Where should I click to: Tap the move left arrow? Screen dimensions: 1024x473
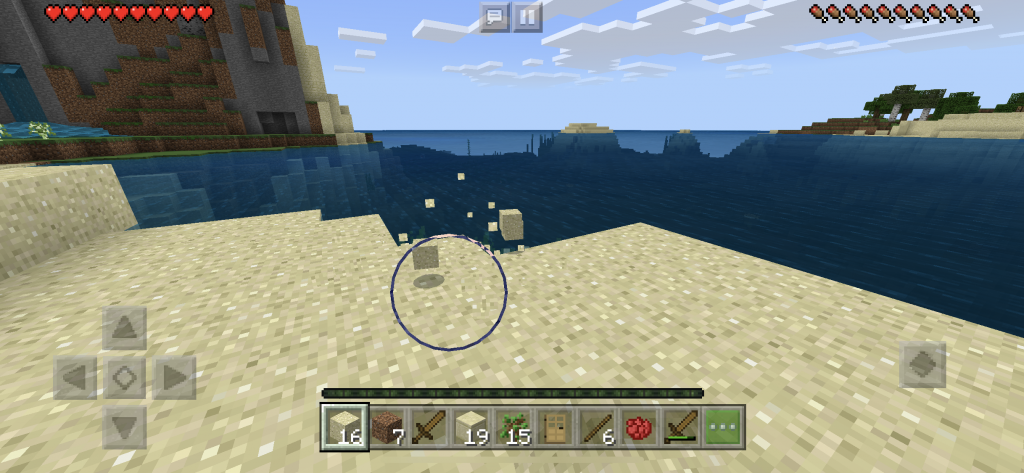[75, 378]
